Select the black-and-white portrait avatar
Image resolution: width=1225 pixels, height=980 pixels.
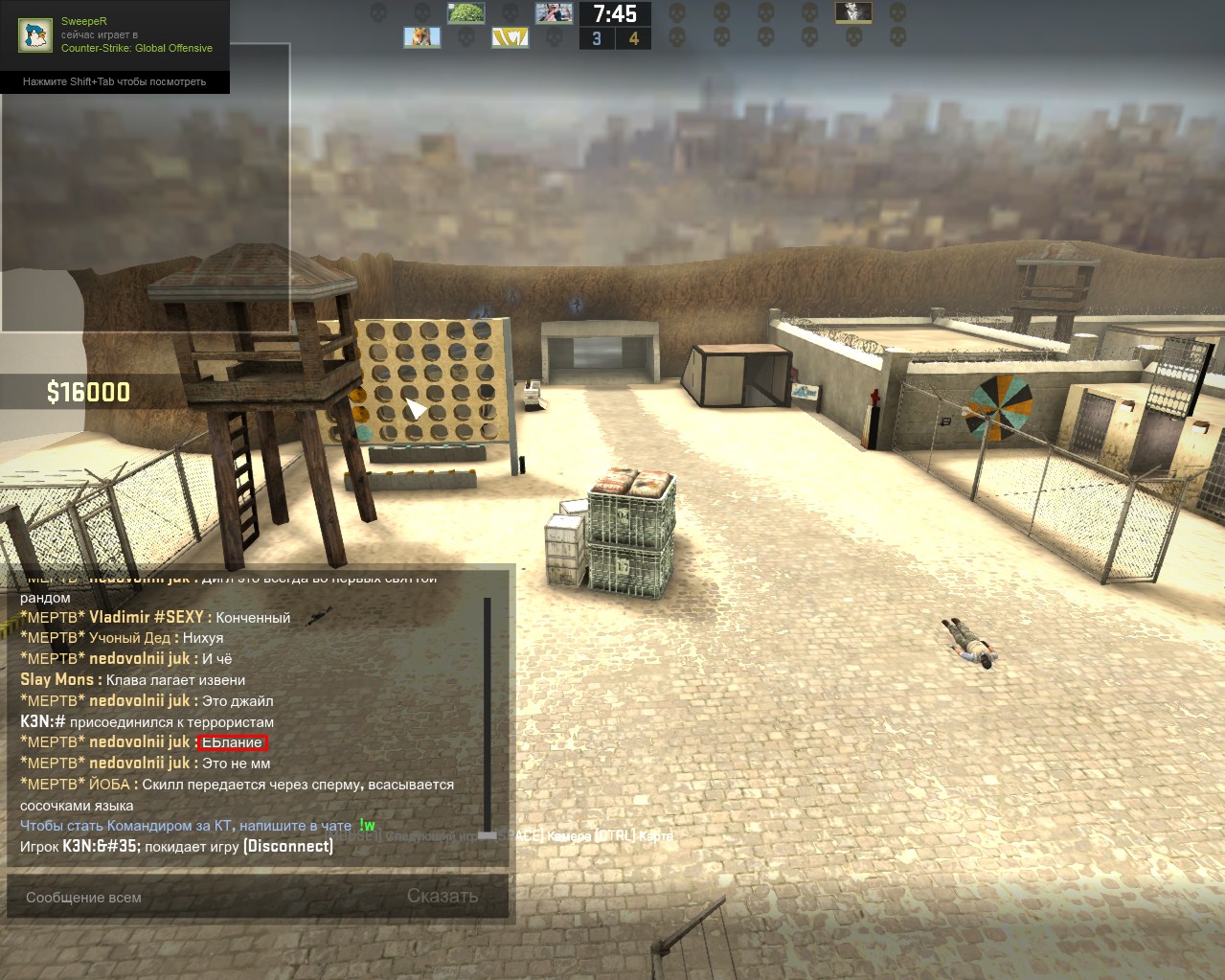point(853,12)
